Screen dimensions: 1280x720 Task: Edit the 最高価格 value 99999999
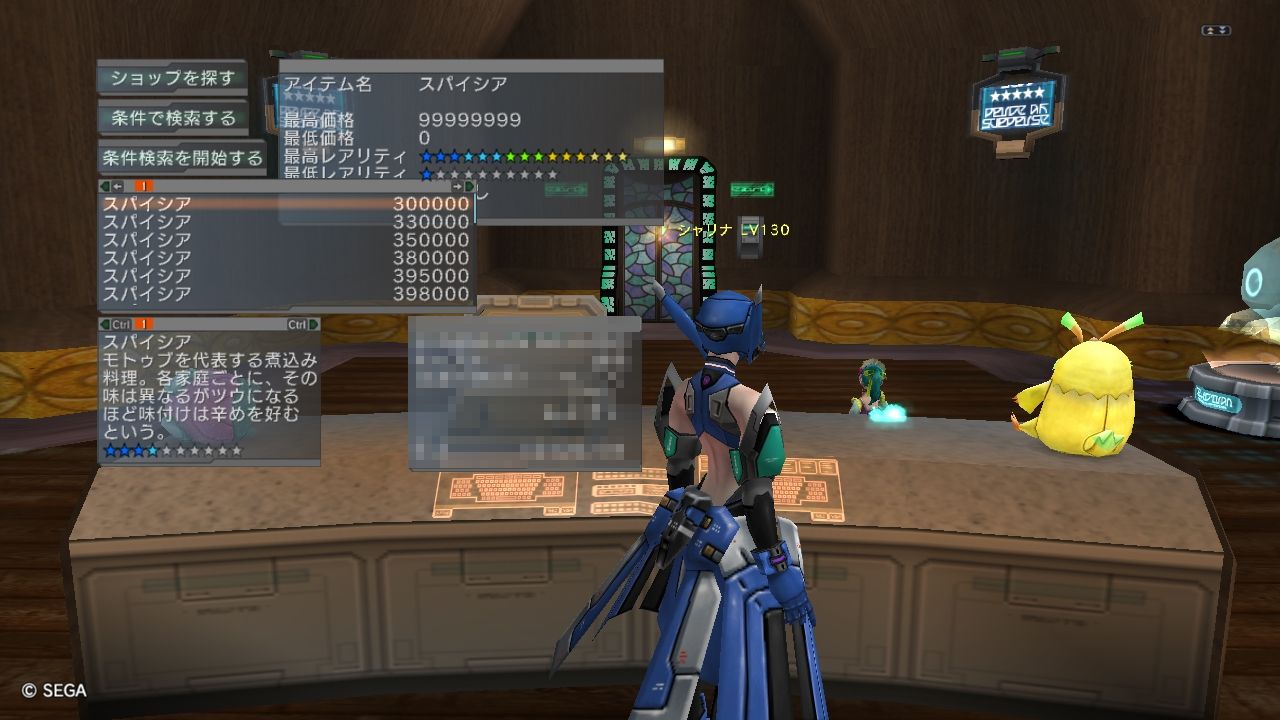click(x=470, y=120)
